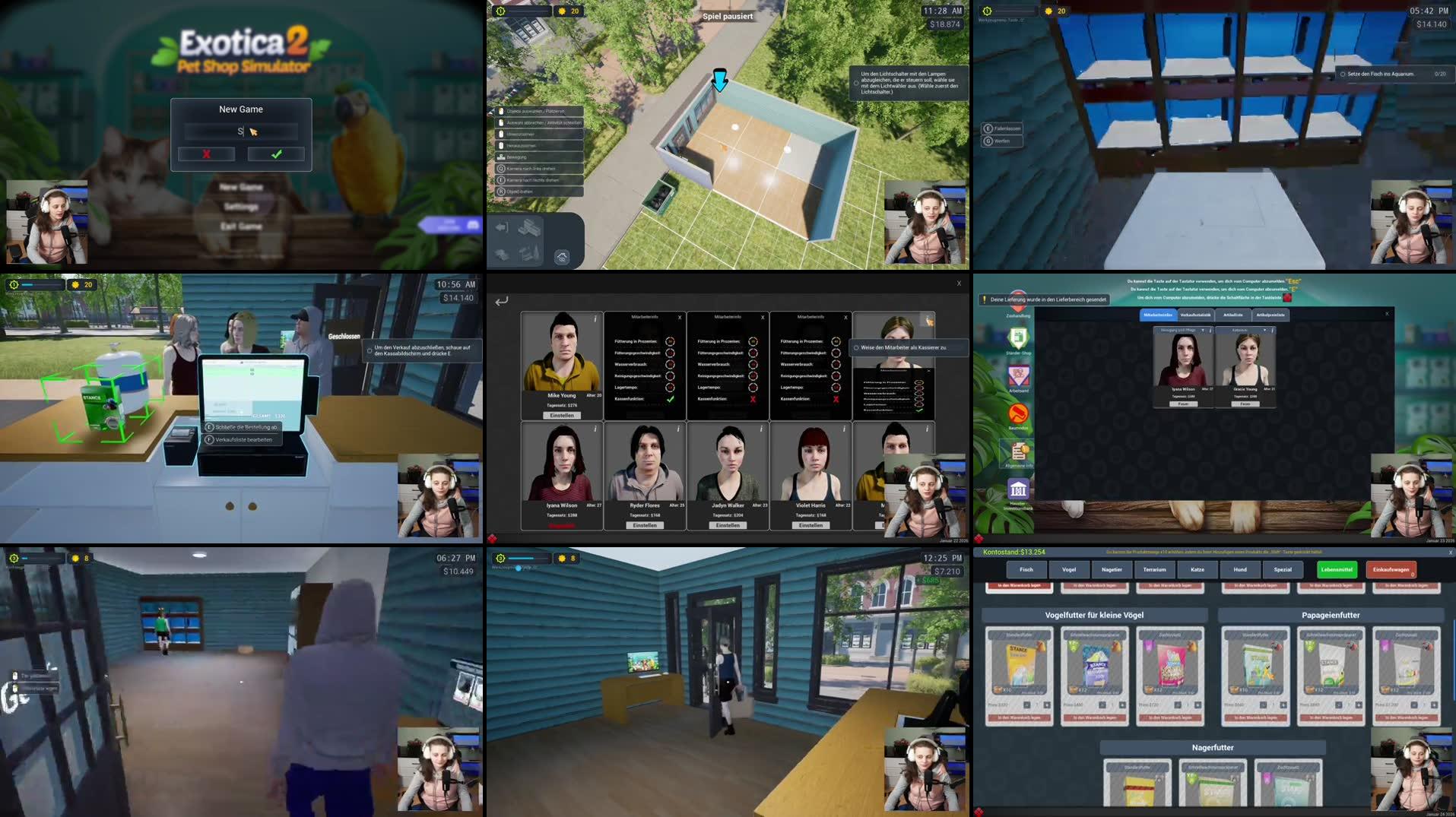Click the back arrow on the employee screen
Screen dimensions: 1456x817
coord(500,302)
